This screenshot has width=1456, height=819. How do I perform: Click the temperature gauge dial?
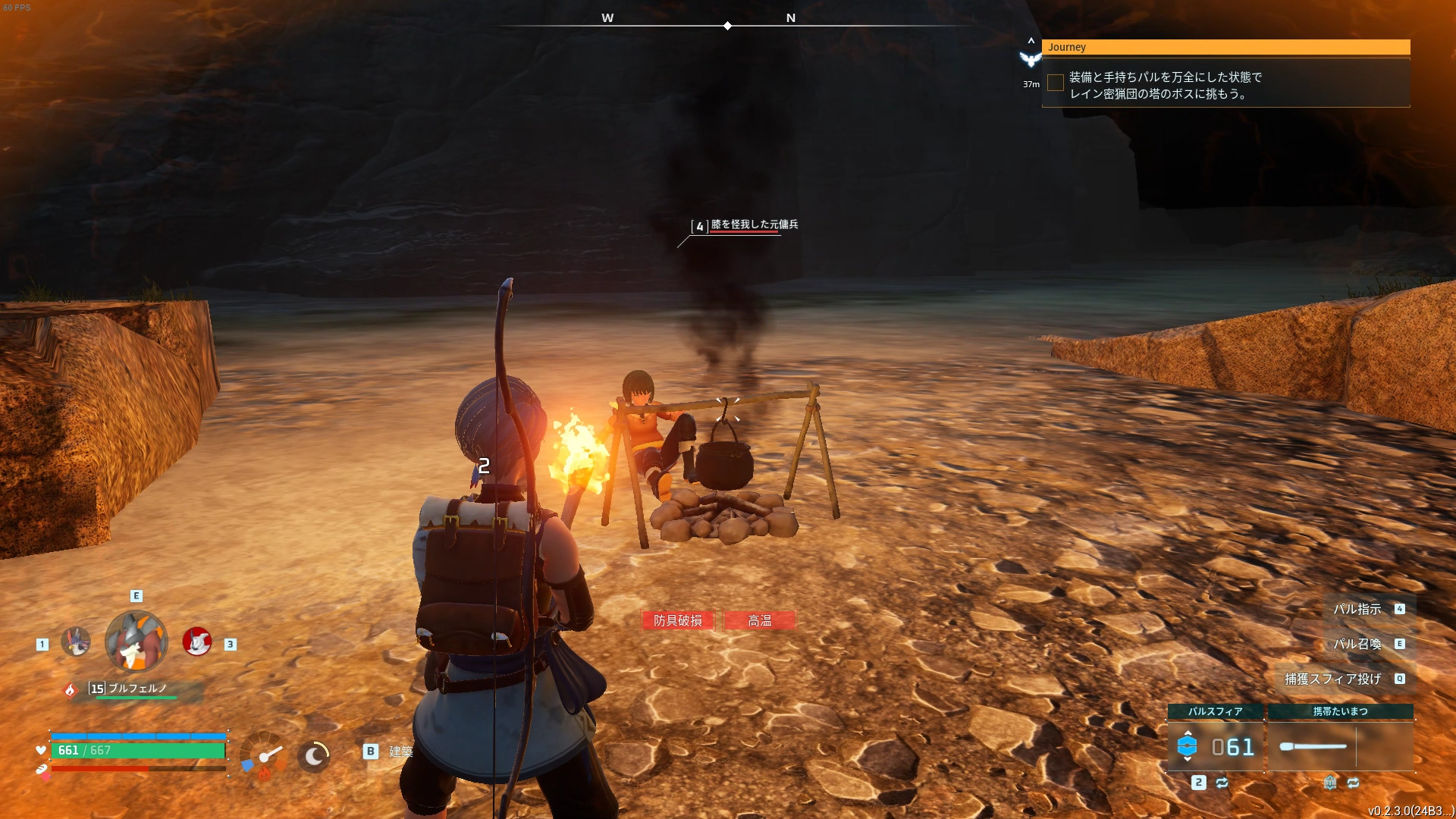[263, 755]
